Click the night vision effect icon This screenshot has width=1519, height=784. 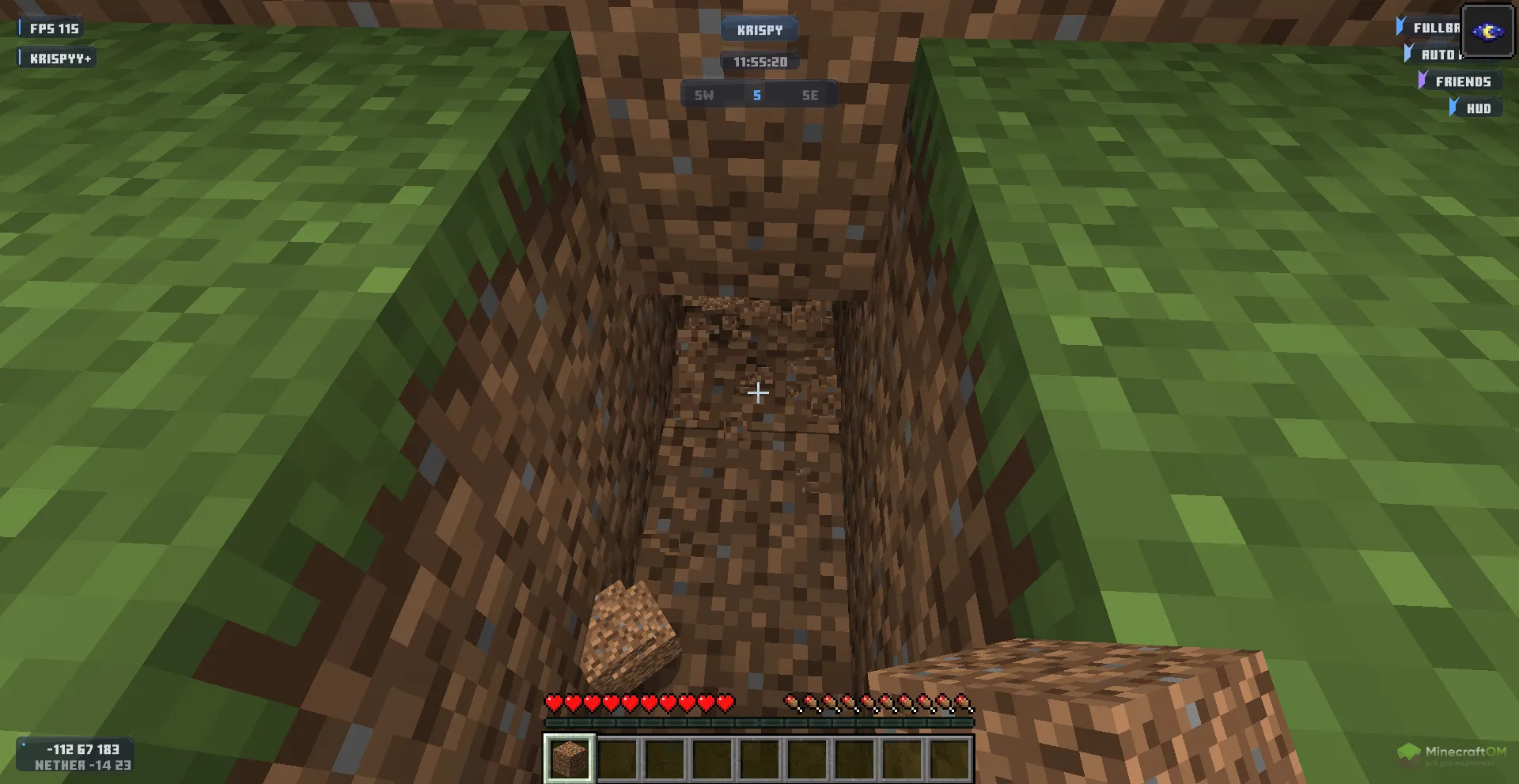point(1487,32)
